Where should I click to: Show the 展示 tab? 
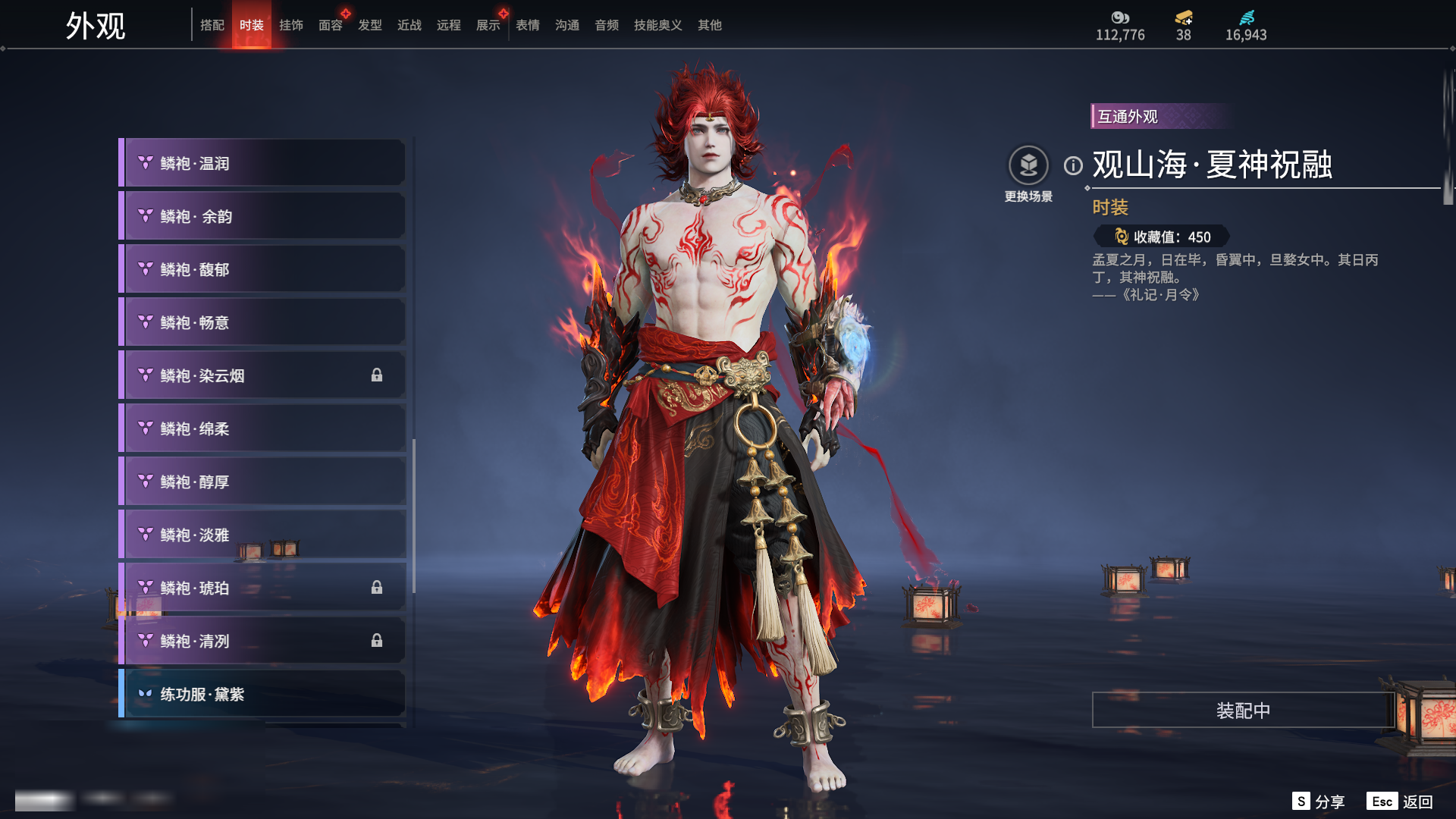pyautogui.click(x=488, y=25)
